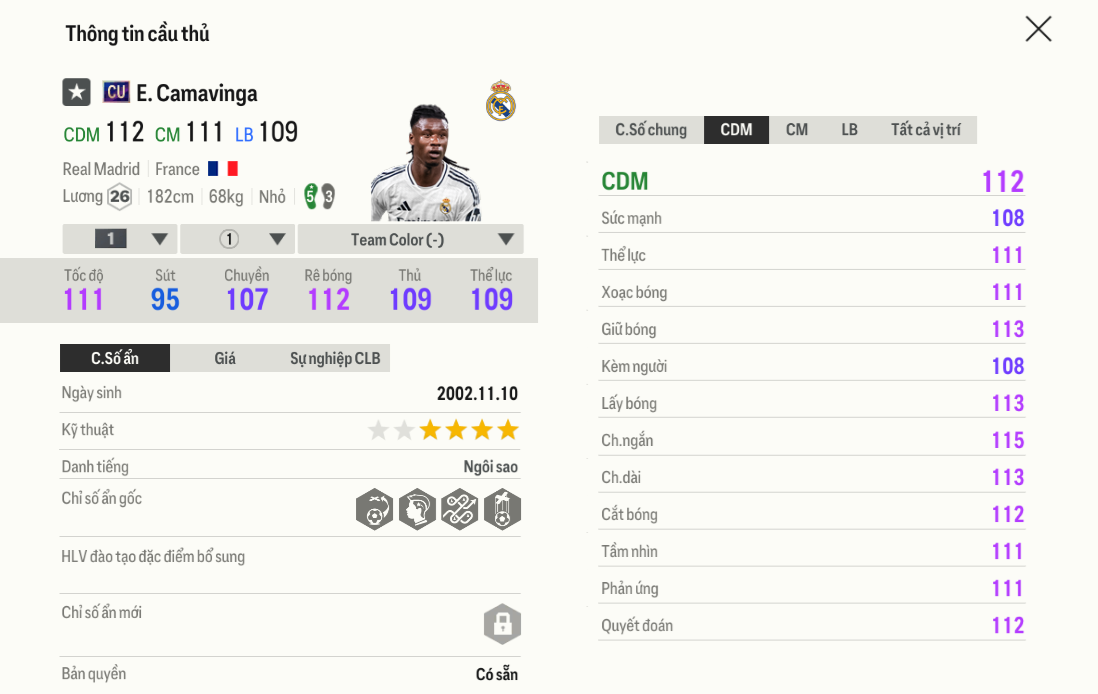The height and width of the screenshot is (694, 1098).
Task: Switch to the Giá tab
Action: (x=225, y=358)
